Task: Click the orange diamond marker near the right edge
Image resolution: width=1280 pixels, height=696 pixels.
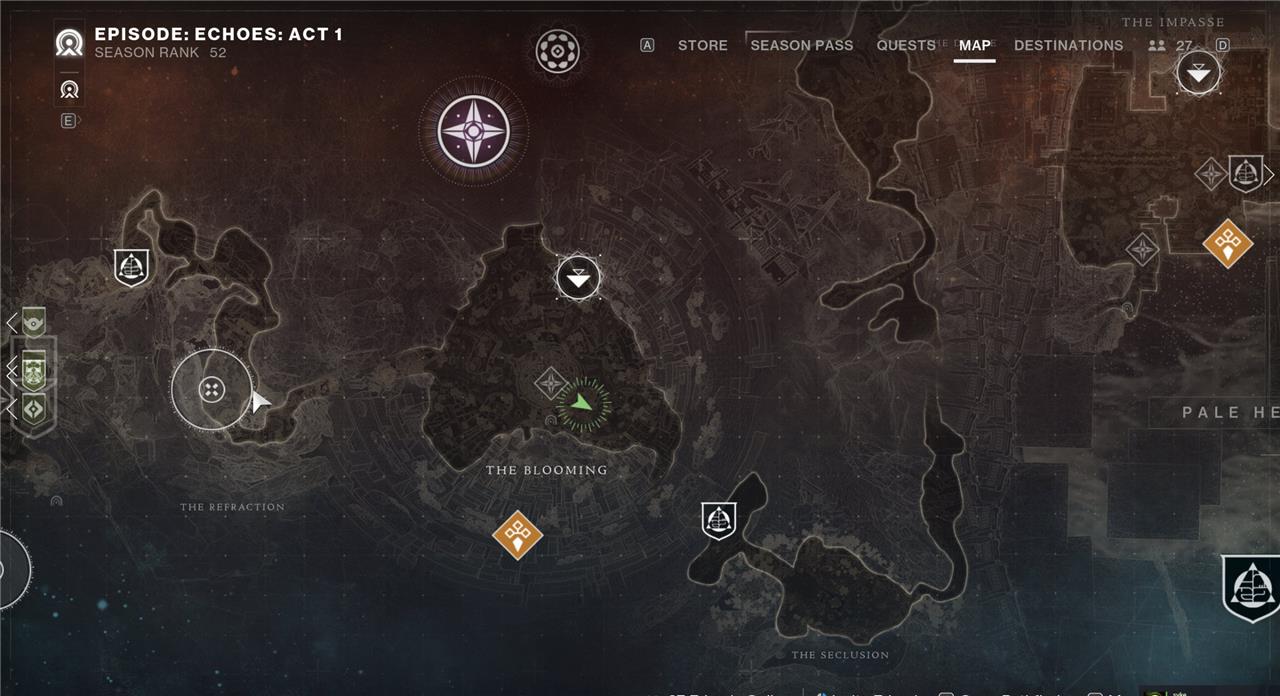Action: click(1227, 242)
